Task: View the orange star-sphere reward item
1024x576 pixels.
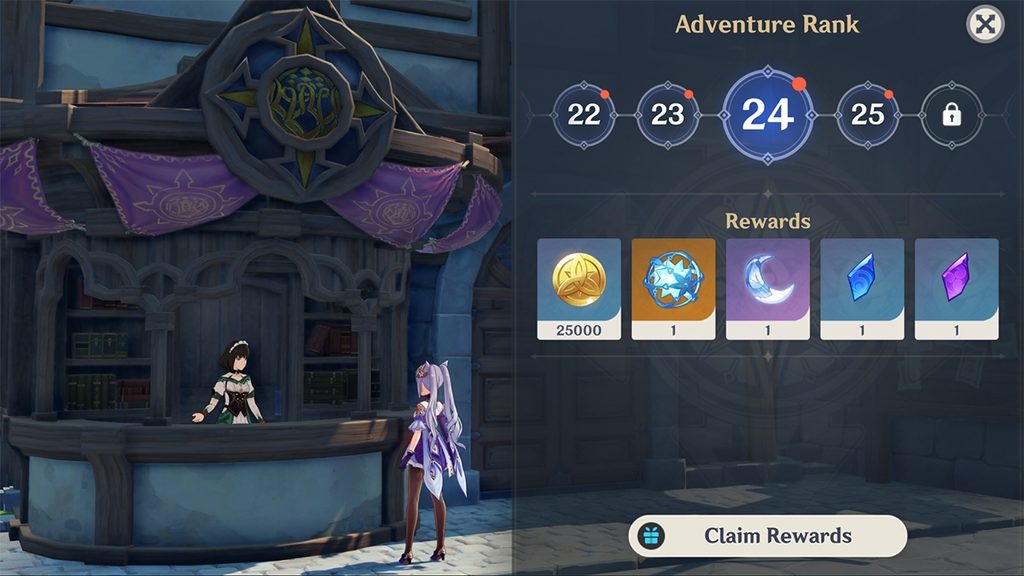Action: tap(673, 288)
